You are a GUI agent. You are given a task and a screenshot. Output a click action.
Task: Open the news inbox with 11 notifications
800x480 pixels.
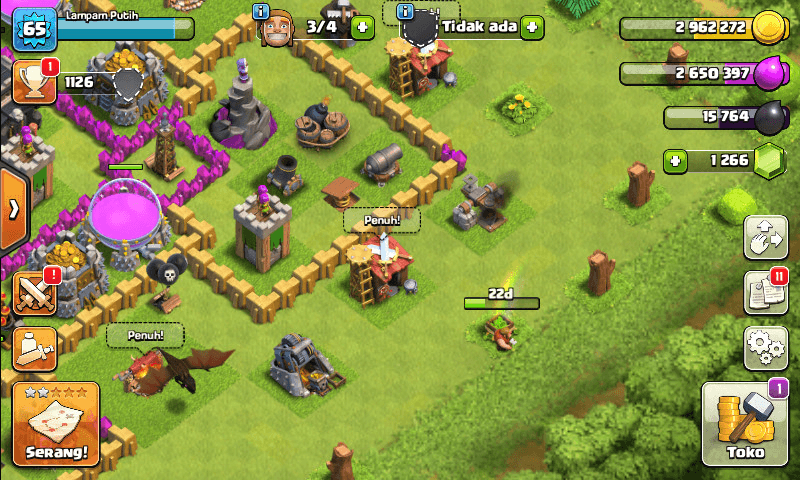pos(765,292)
